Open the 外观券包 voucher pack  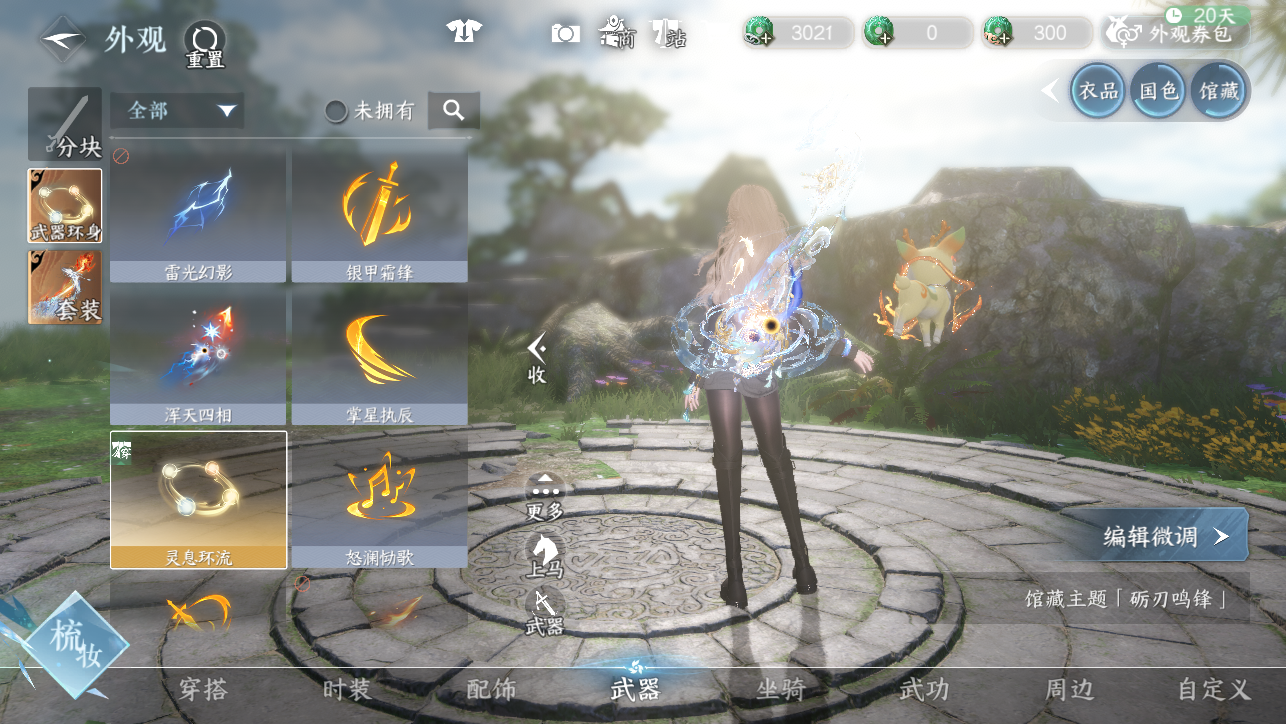(1177, 33)
